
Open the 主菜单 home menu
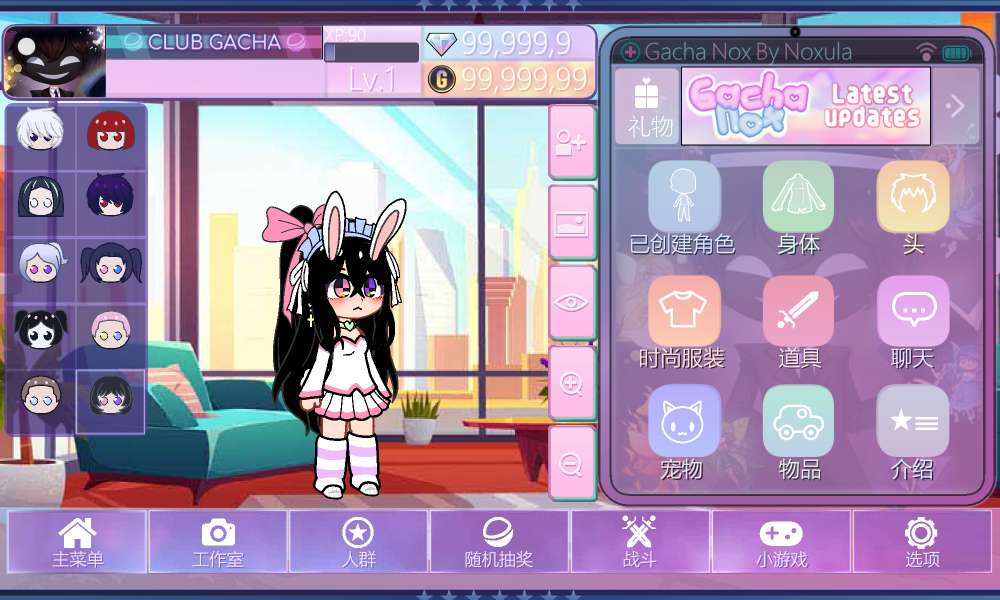[77, 542]
